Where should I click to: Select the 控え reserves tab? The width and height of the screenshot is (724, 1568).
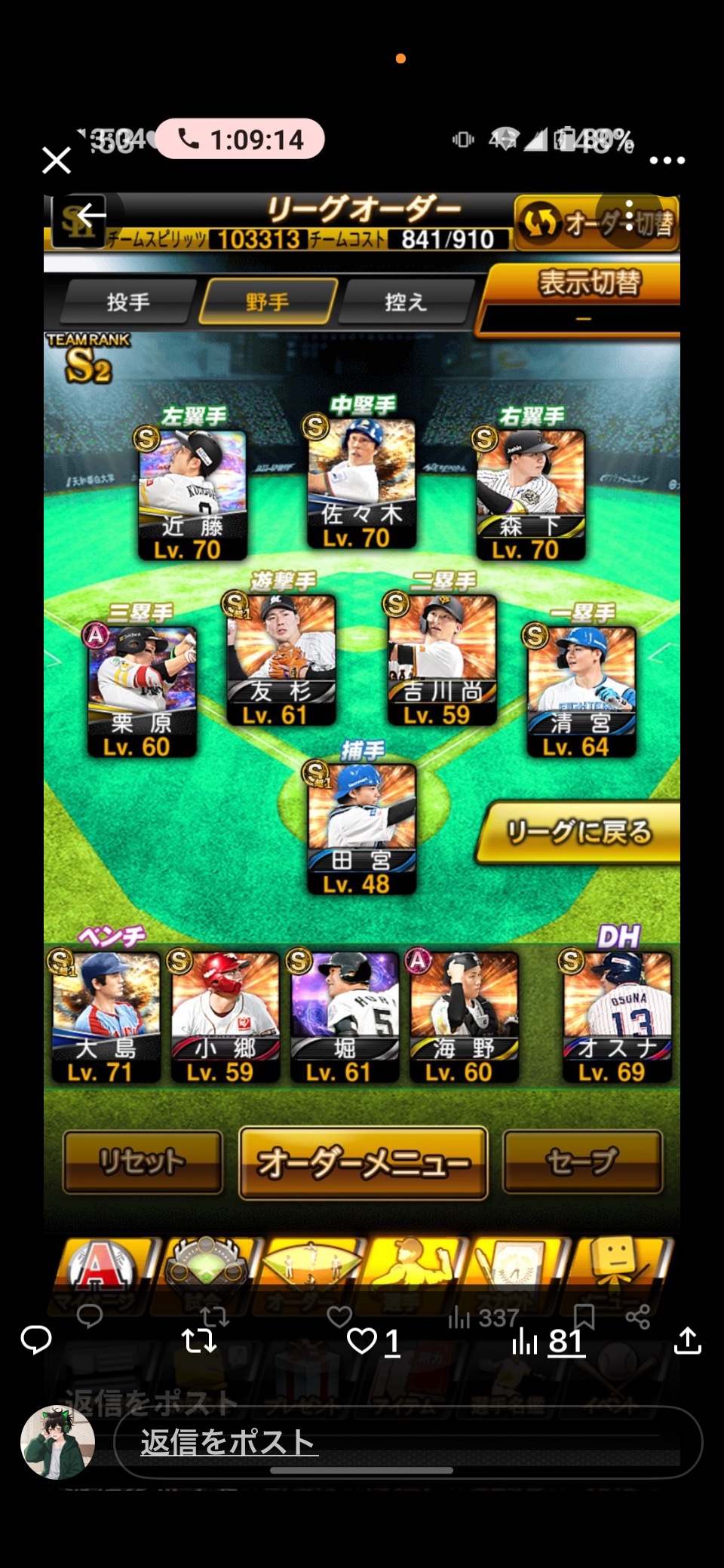click(x=406, y=302)
